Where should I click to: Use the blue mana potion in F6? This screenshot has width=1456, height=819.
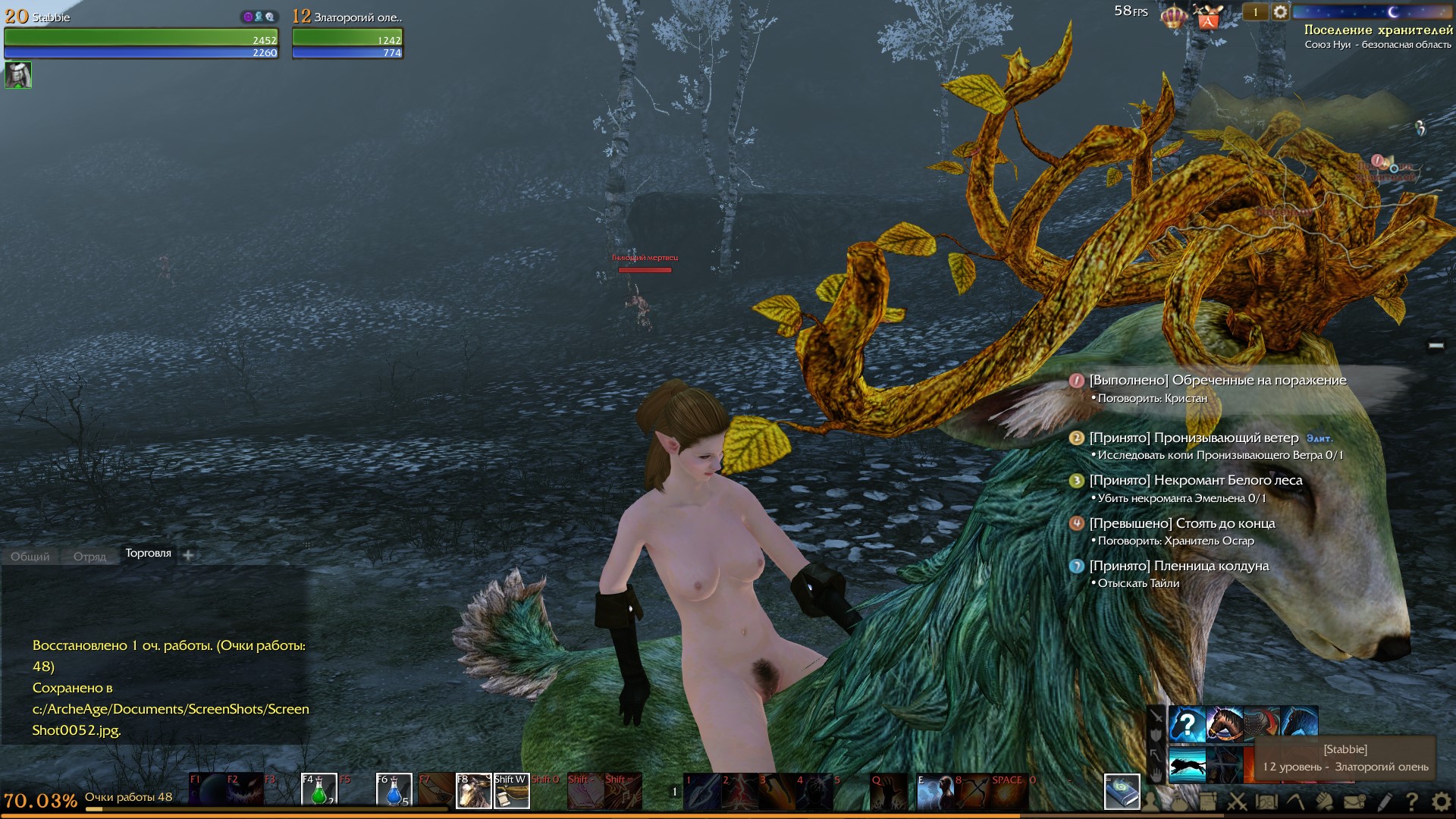[394, 790]
